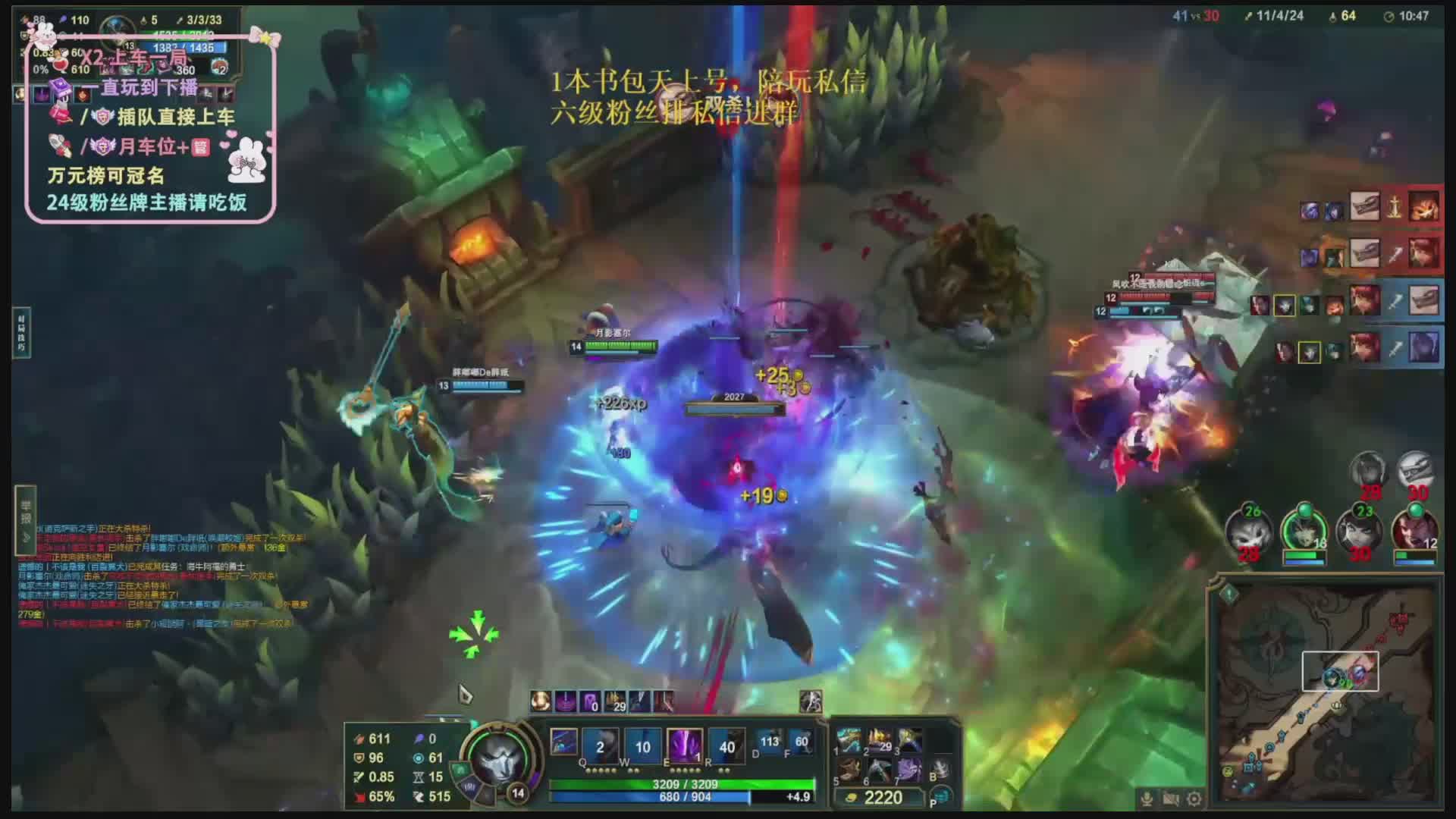Click the flaming kill-feed portrait at top right
Screen dimensions: 1456x819
click(1424, 206)
